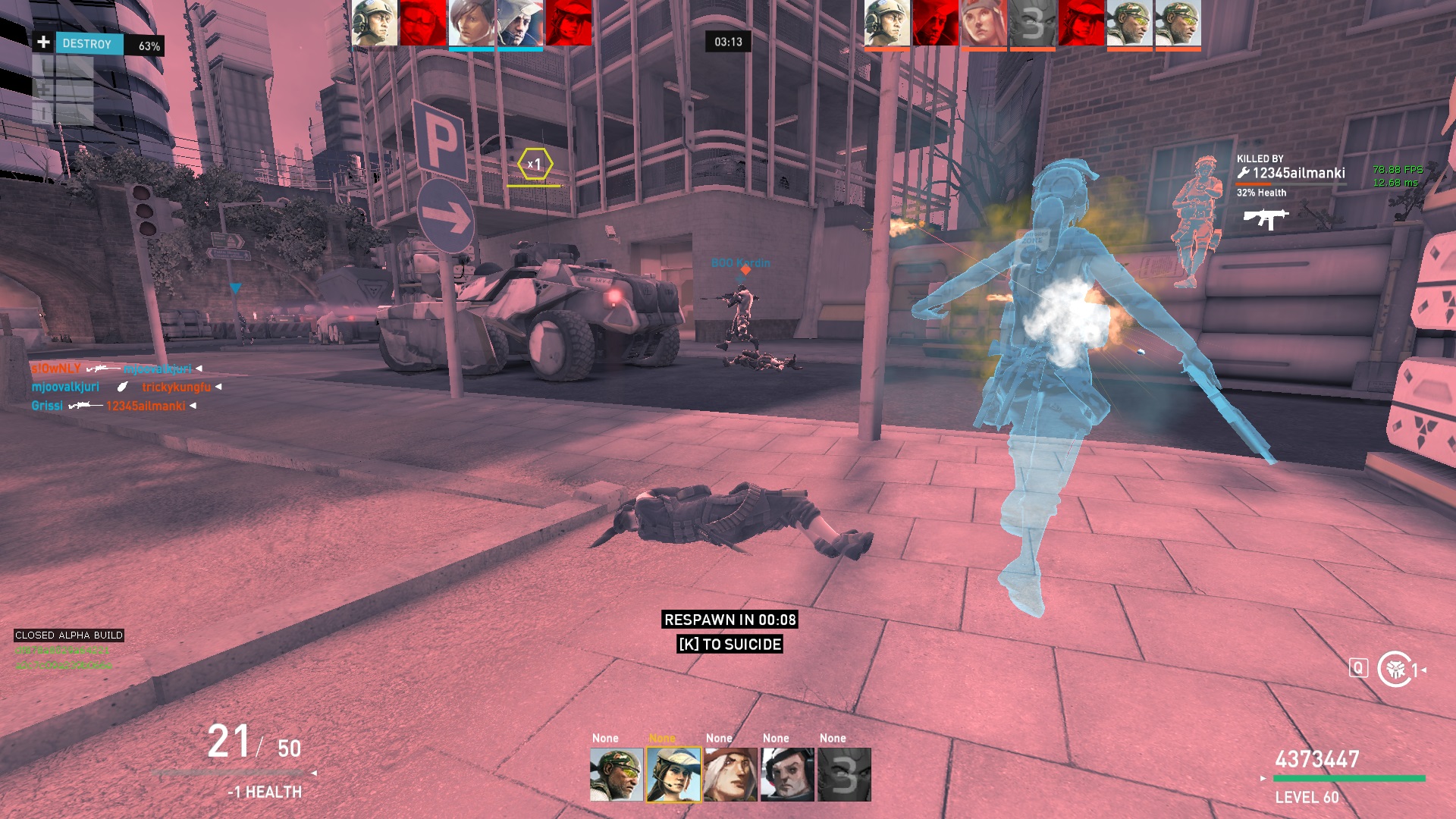Inspect the killer's submachine gun icon

pyautogui.click(x=1266, y=218)
